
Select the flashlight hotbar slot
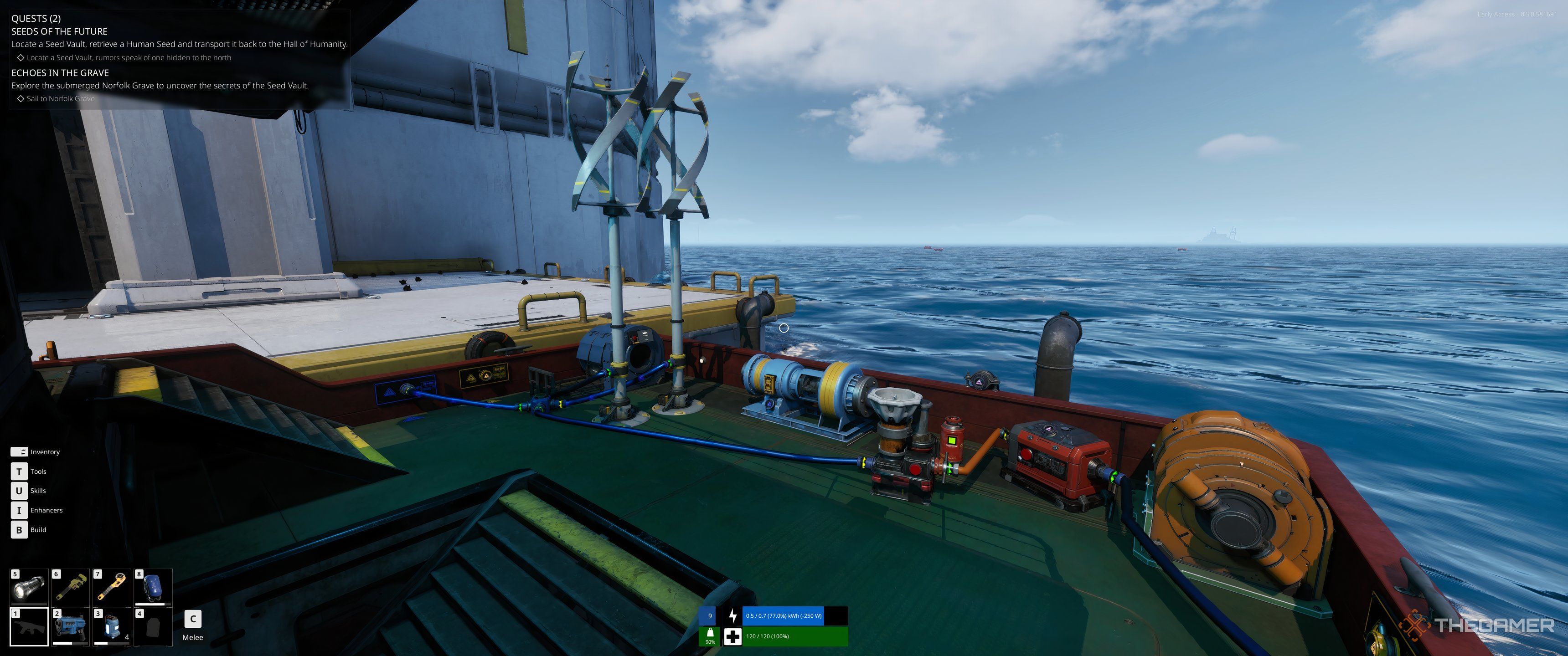(x=29, y=587)
